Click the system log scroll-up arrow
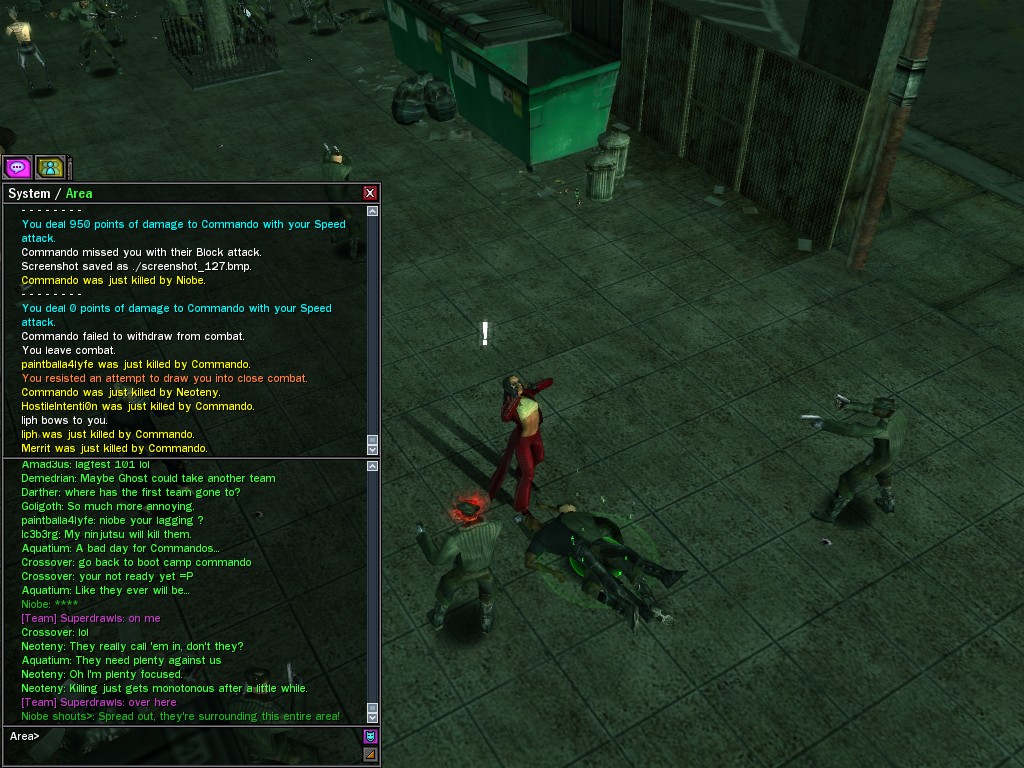Screen dimensions: 1024x768 coord(373,211)
